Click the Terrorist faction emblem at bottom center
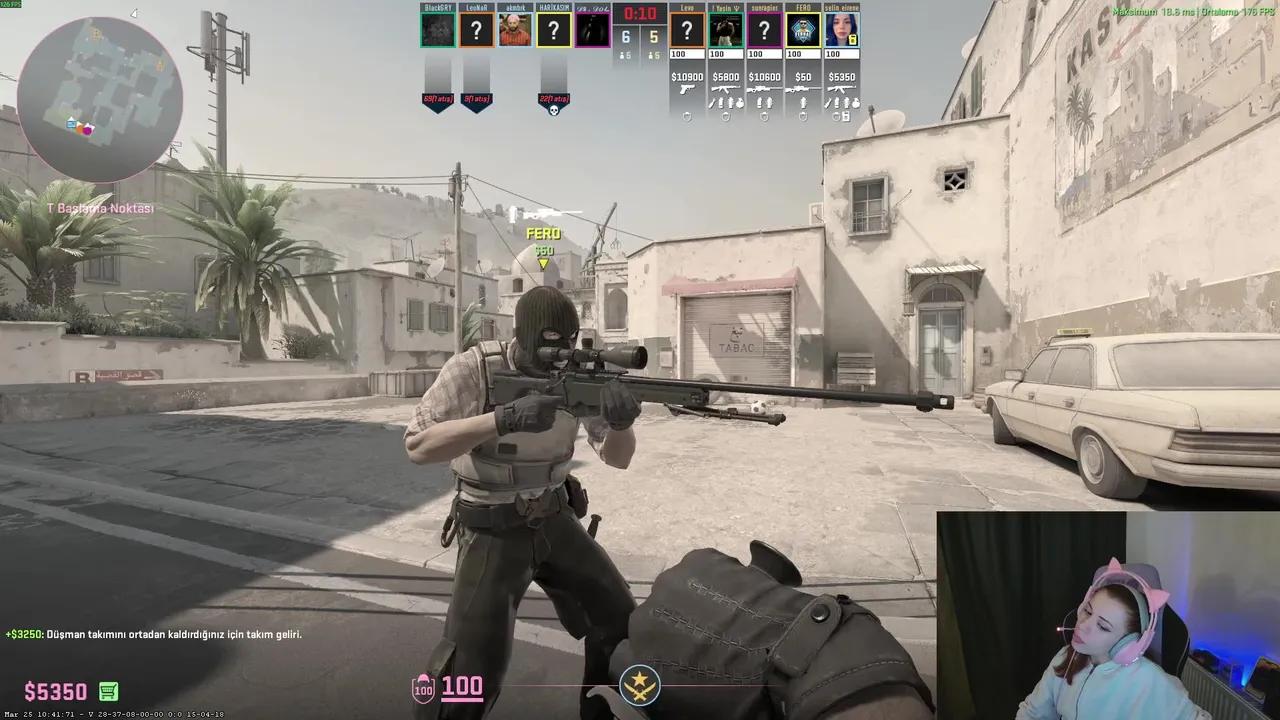 (639, 684)
